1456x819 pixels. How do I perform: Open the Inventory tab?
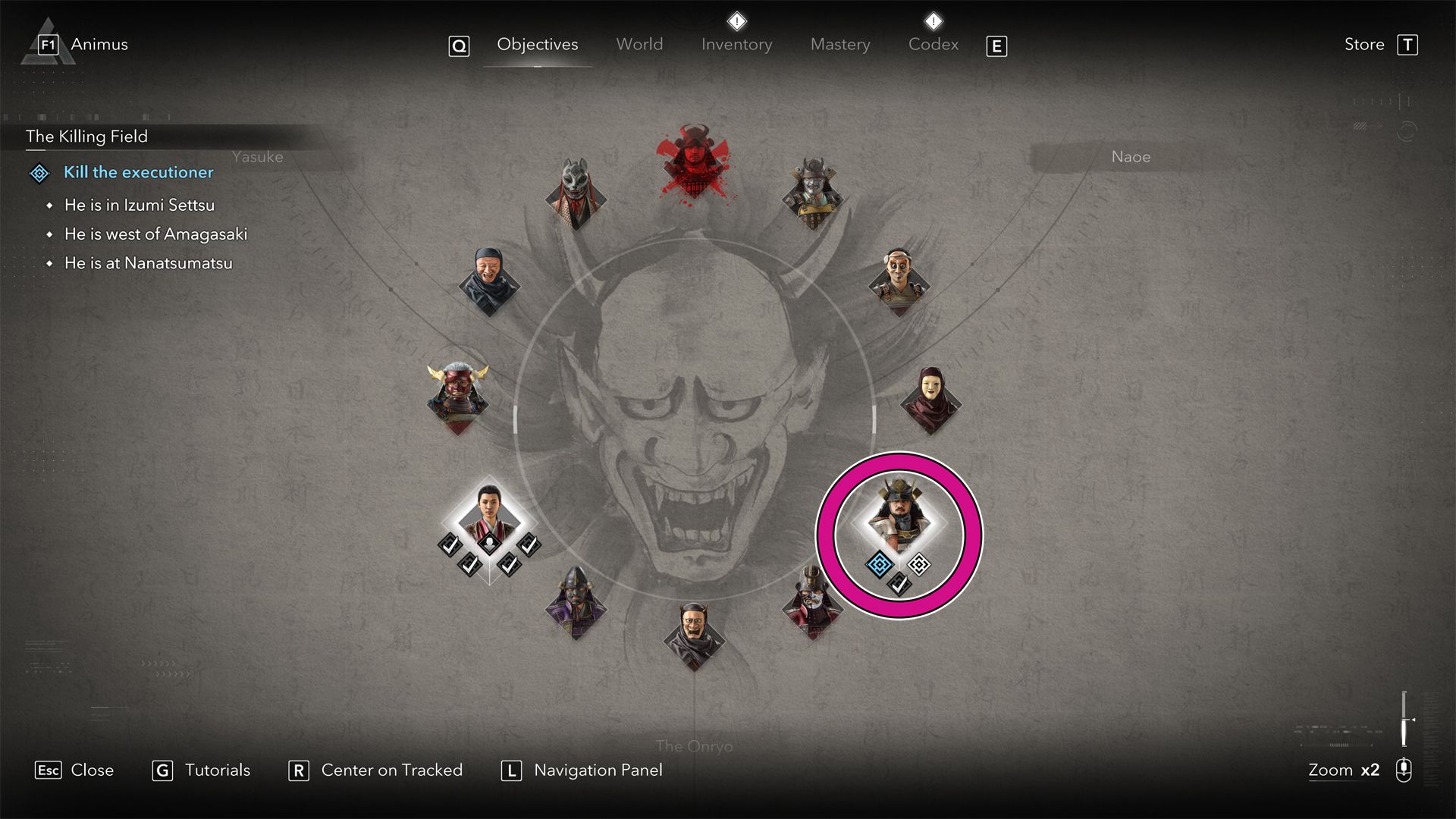(736, 45)
